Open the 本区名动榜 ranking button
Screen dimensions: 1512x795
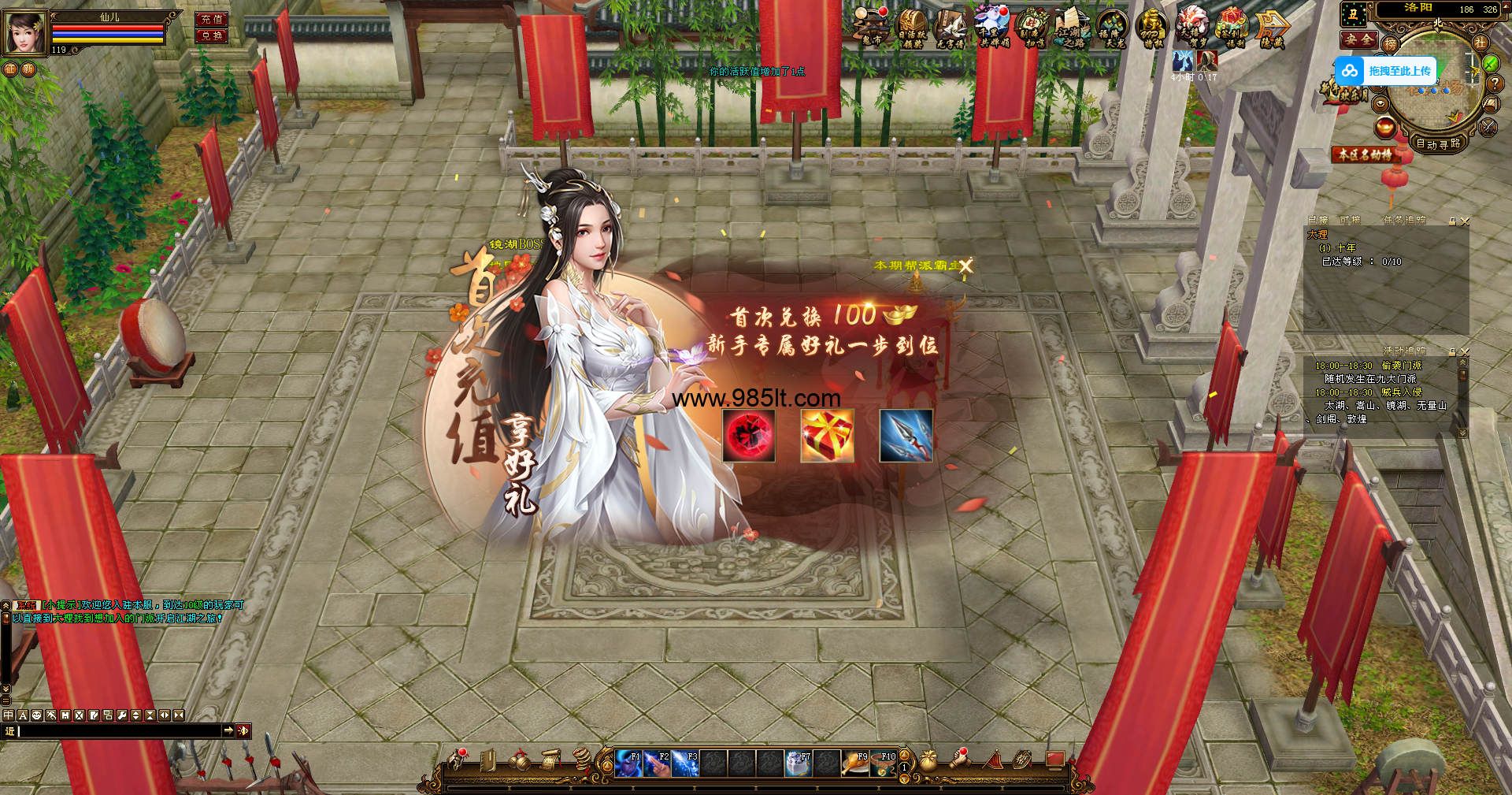click(x=1365, y=154)
